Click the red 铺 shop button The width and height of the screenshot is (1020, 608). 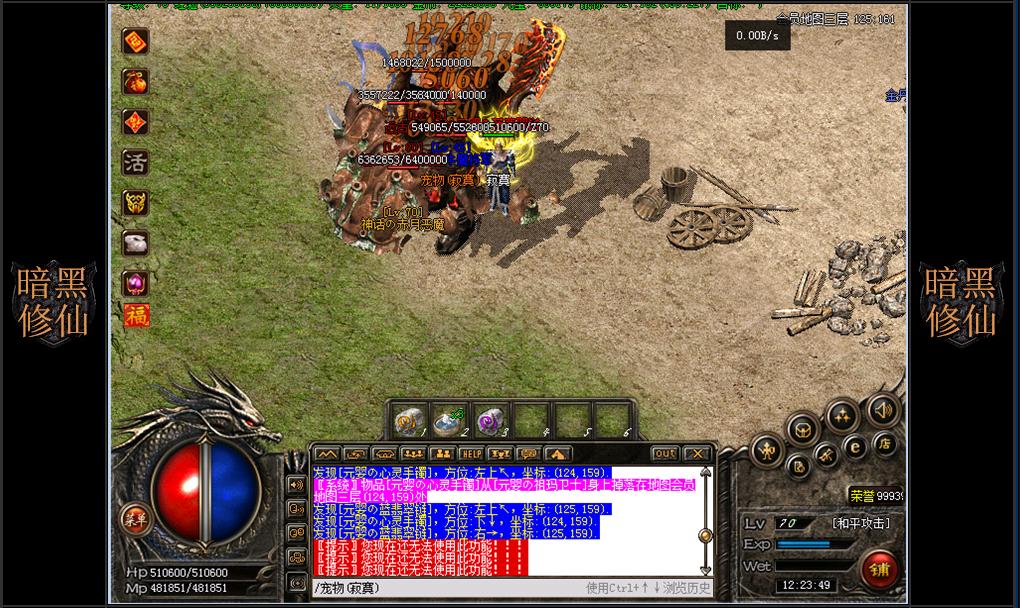(x=878, y=569)
